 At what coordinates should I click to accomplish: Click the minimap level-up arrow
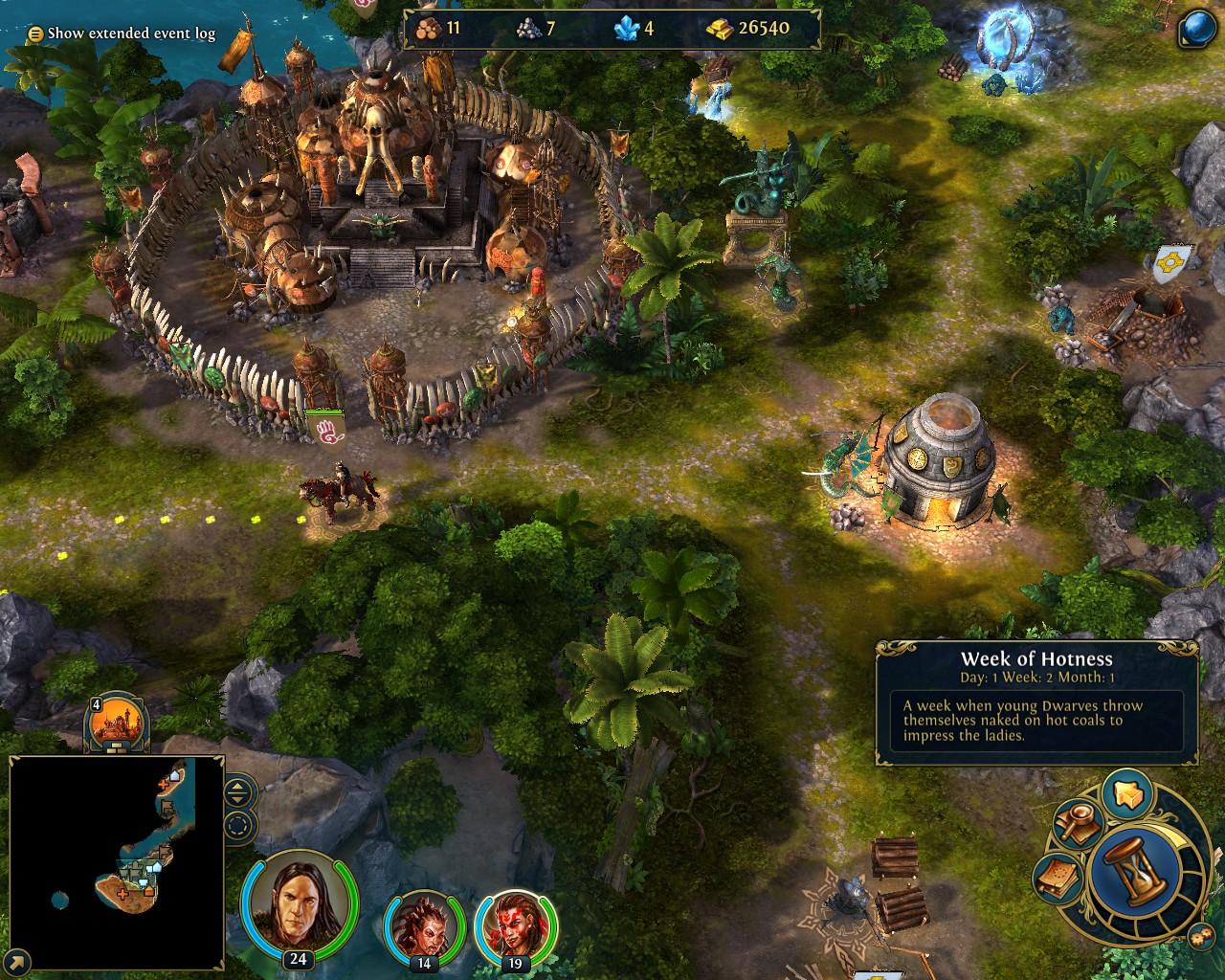pos(237,789)
